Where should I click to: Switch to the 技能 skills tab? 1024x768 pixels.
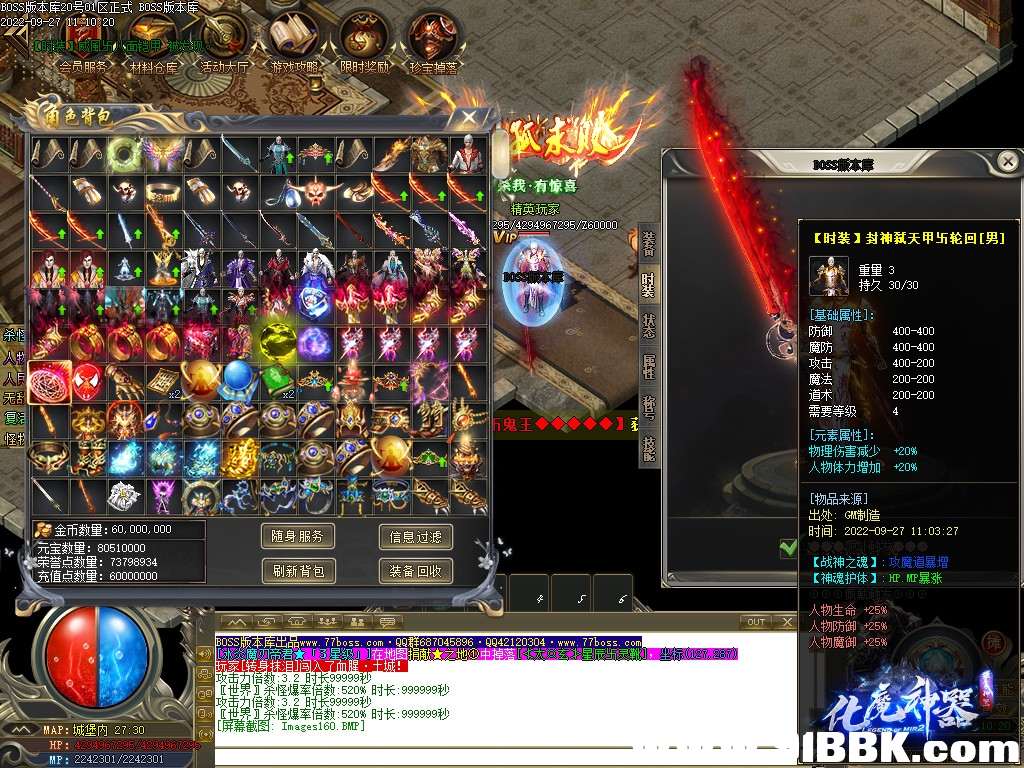pos(649,449)
